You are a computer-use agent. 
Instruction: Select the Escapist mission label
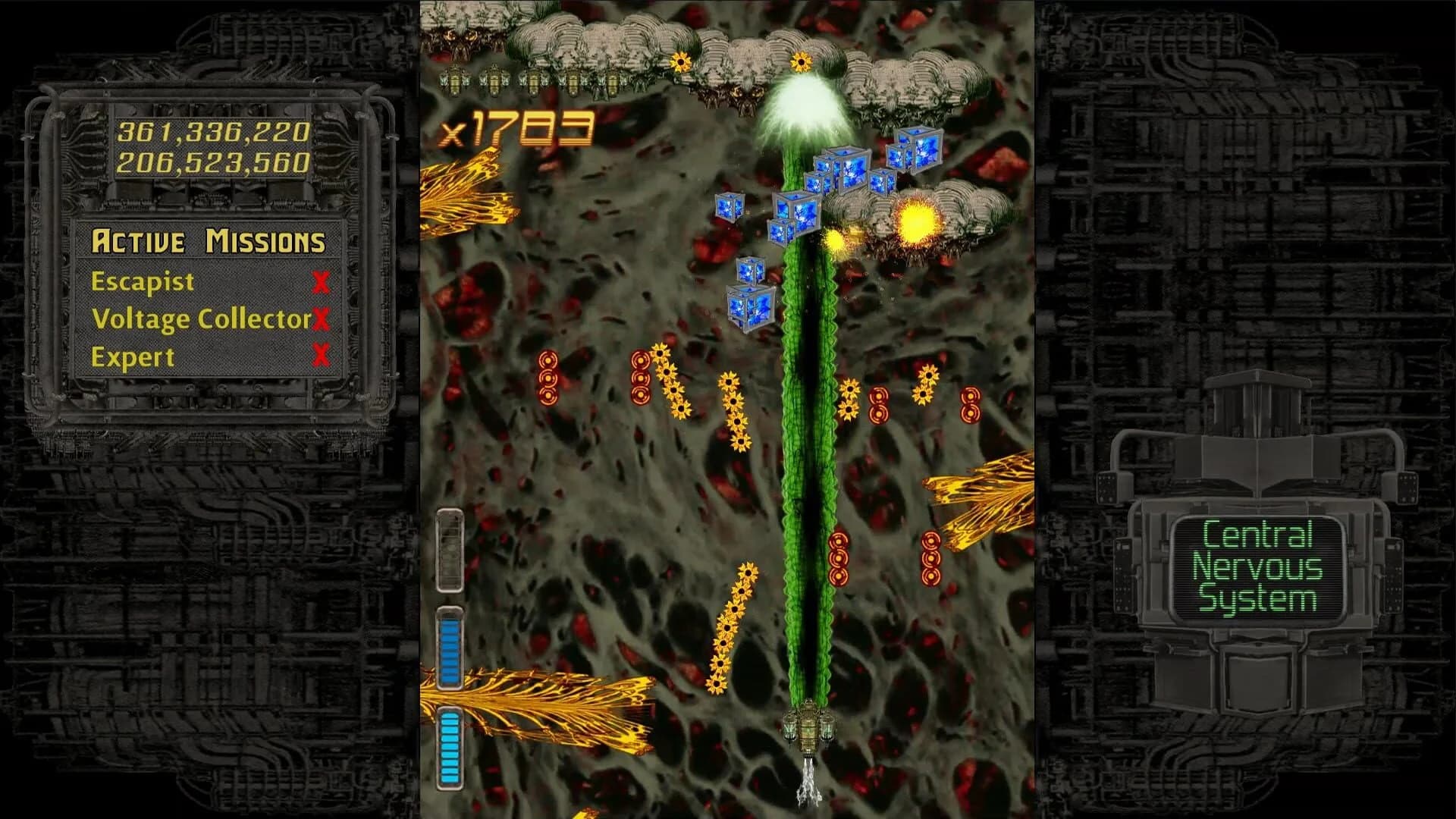(141, 282)
